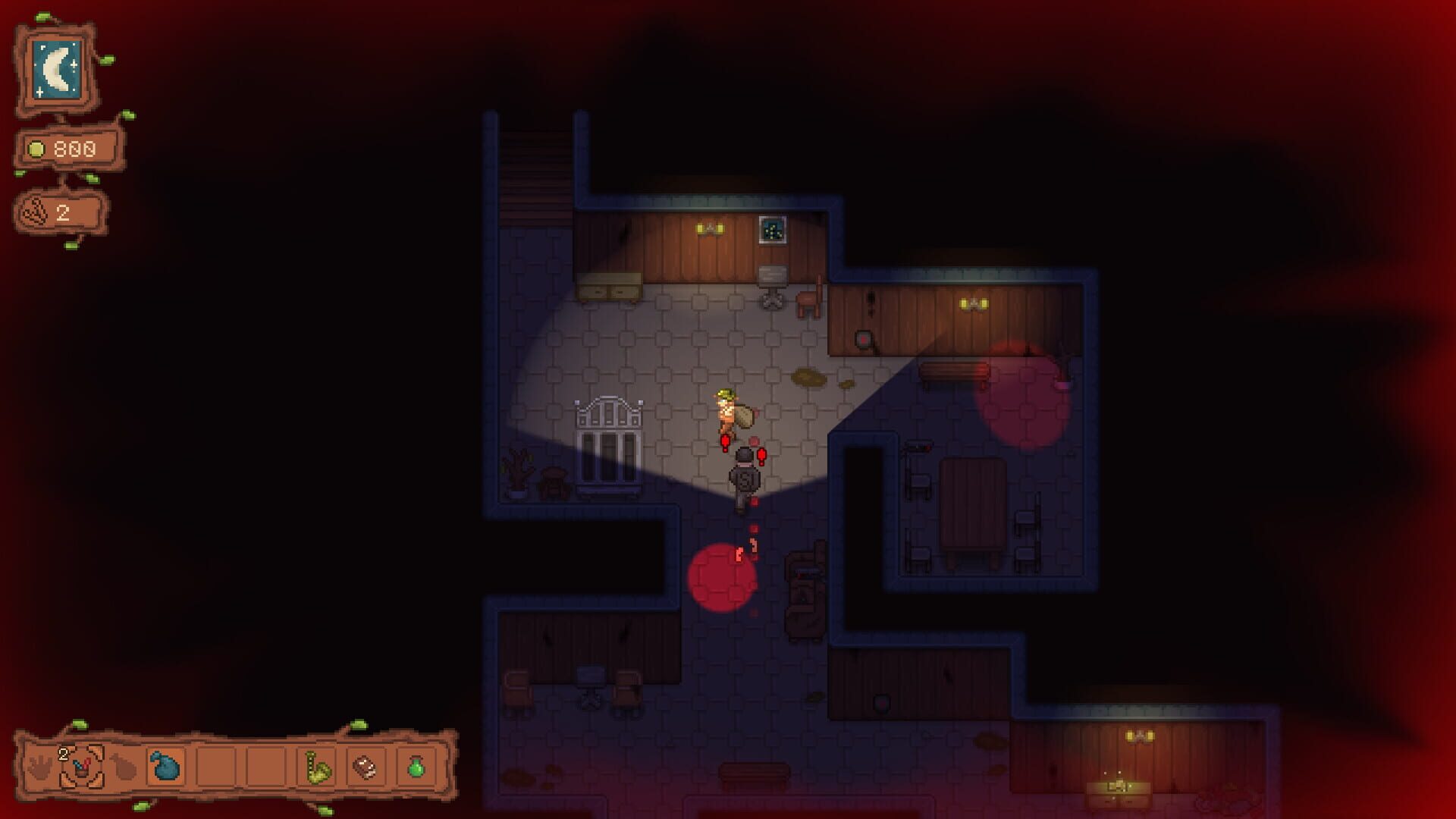Select the blue bag item in the hotbar
The width and height of the screenshot is (1456, 819).
tap(165, 766)
